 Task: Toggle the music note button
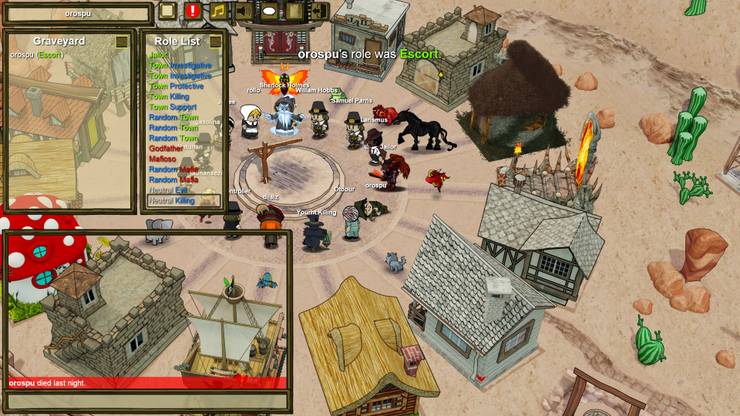pos(218,12)
